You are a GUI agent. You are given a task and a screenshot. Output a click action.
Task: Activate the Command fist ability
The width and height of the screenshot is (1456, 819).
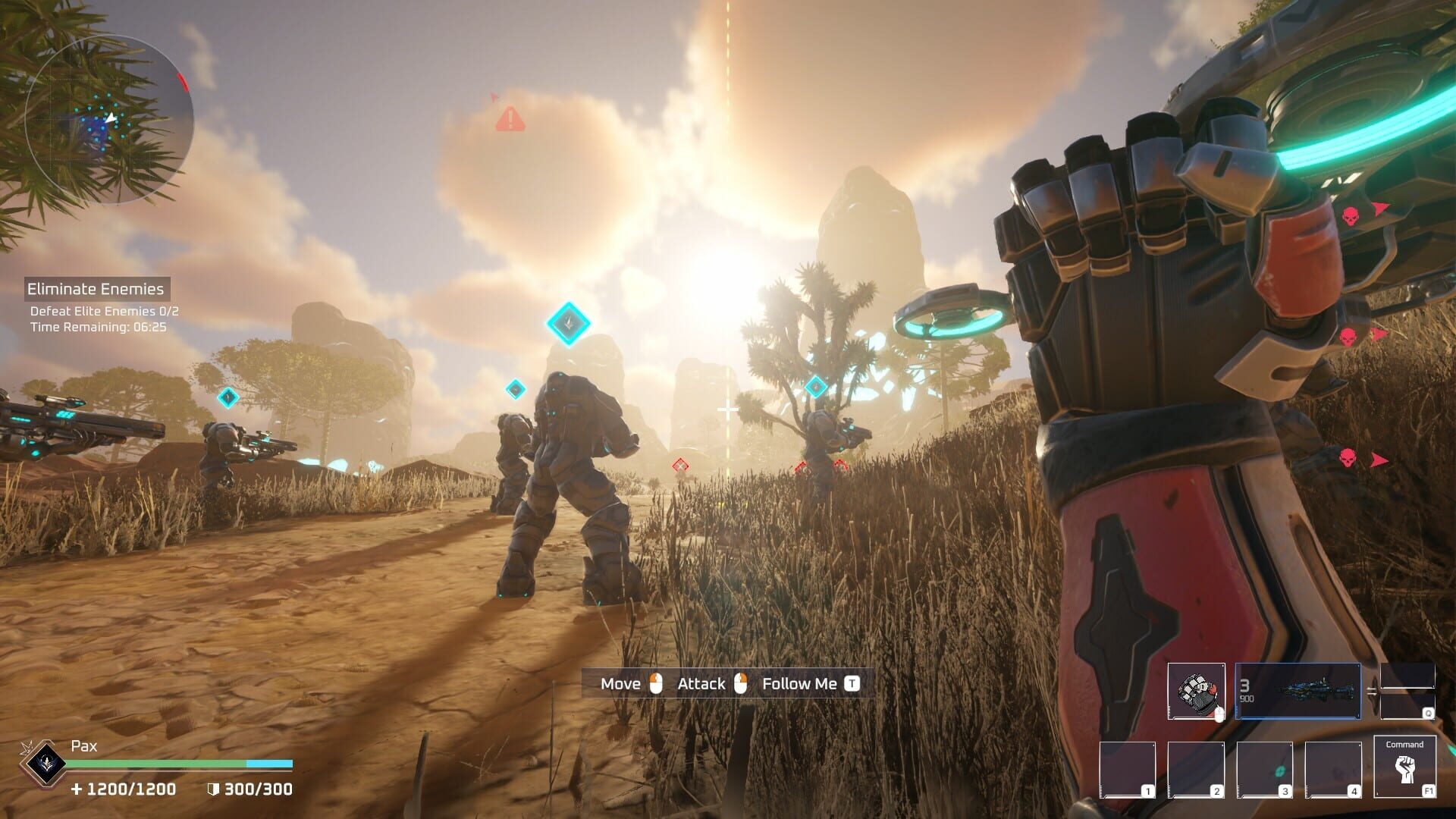point(1404,767)
